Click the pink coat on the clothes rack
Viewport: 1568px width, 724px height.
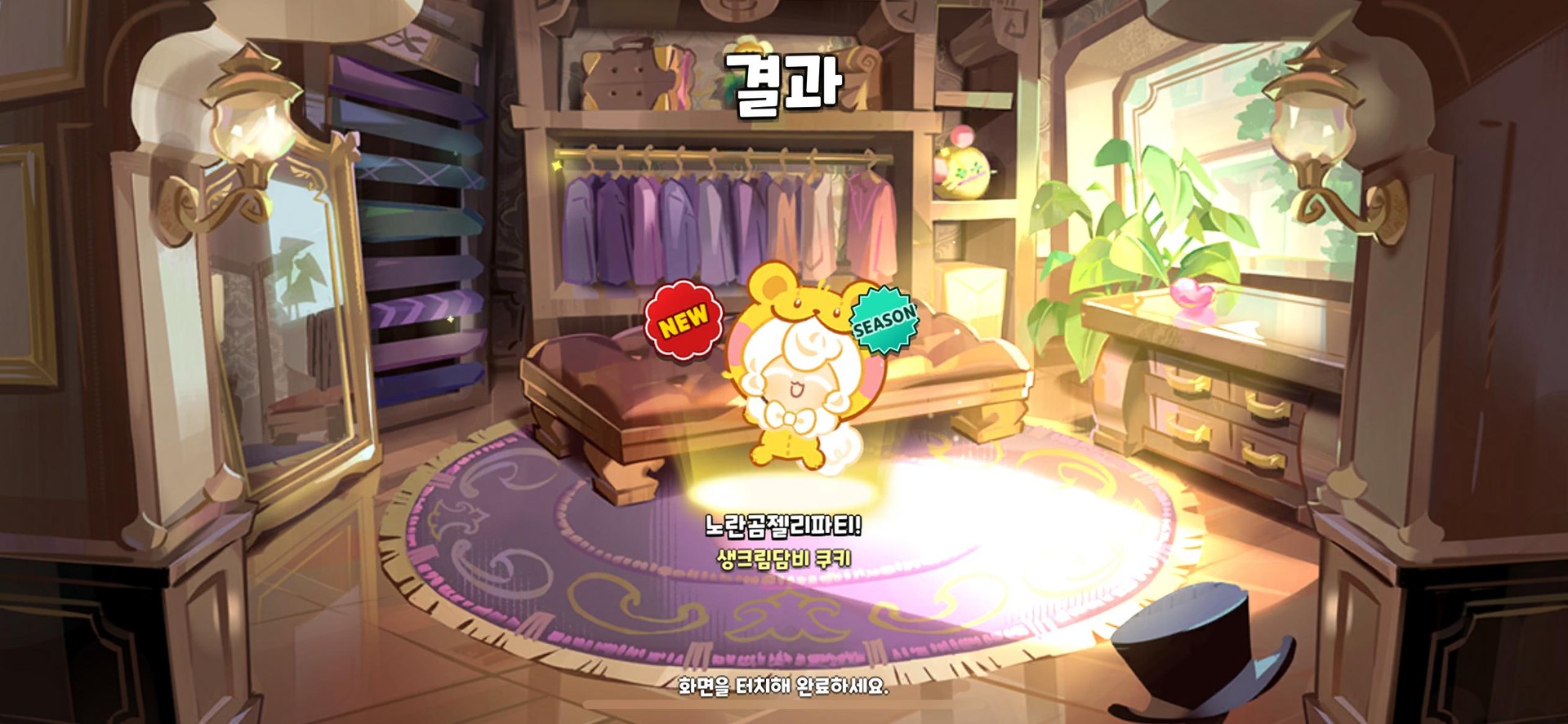coord(875,220)
